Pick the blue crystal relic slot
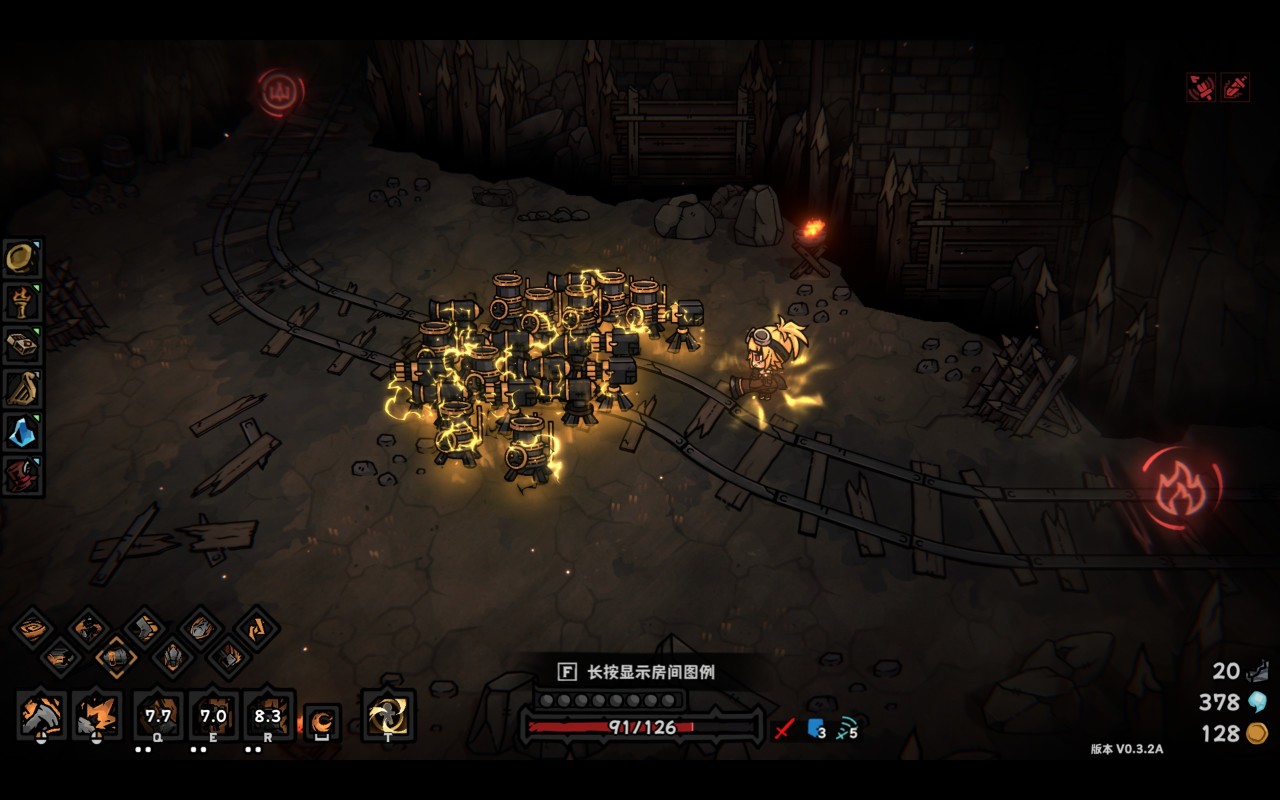The image size is (1280, 800). coord(21,431)
